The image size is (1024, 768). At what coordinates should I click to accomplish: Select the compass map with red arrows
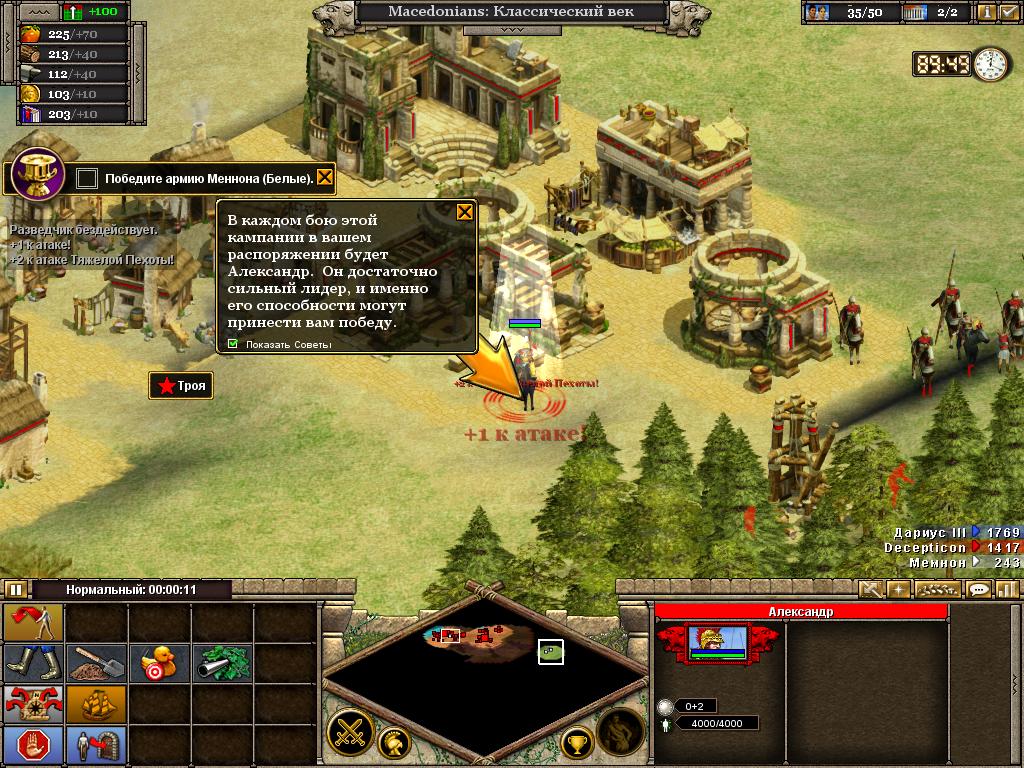(x=33, y=703)
